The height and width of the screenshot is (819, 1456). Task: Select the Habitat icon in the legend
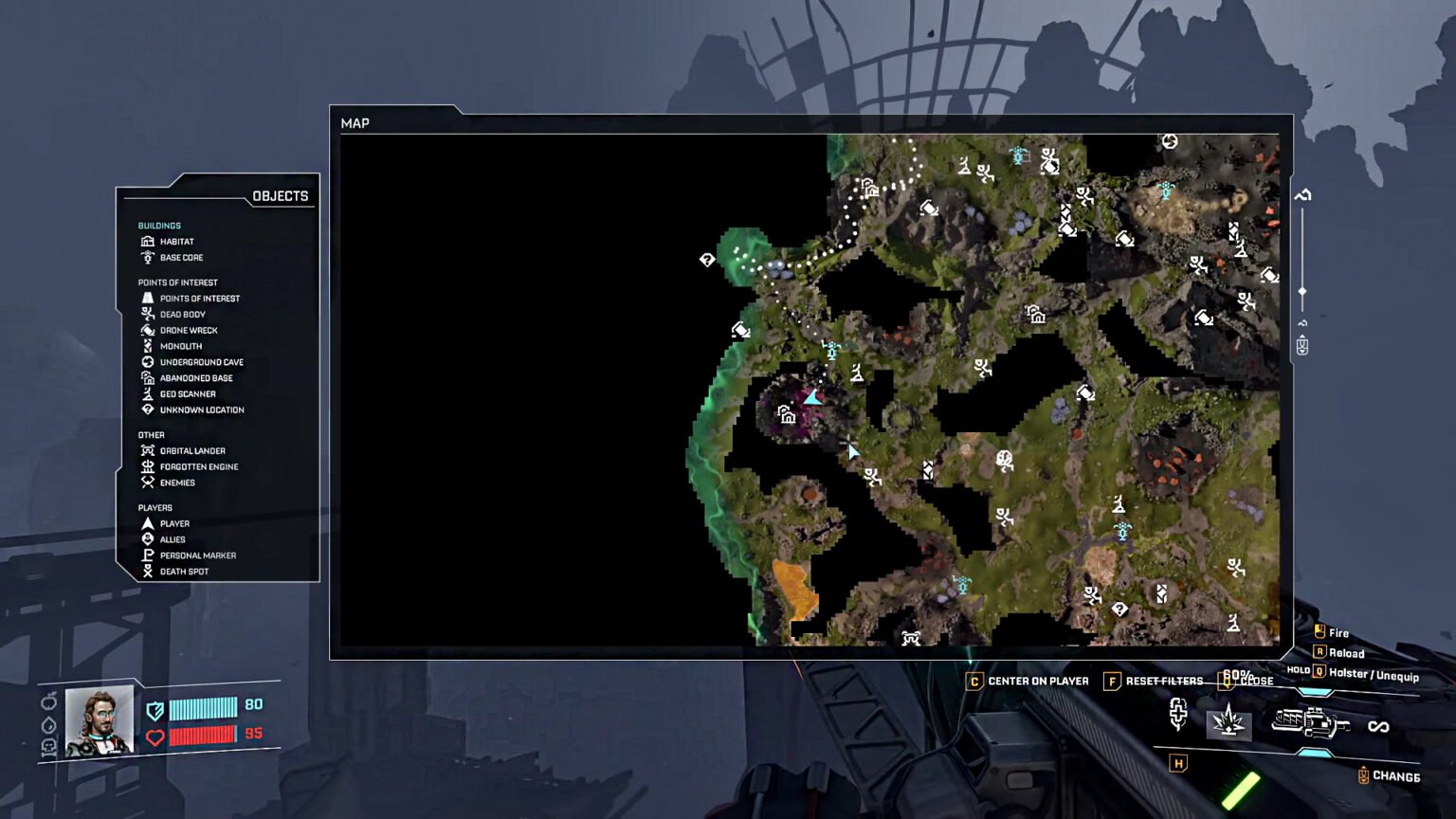148,241
